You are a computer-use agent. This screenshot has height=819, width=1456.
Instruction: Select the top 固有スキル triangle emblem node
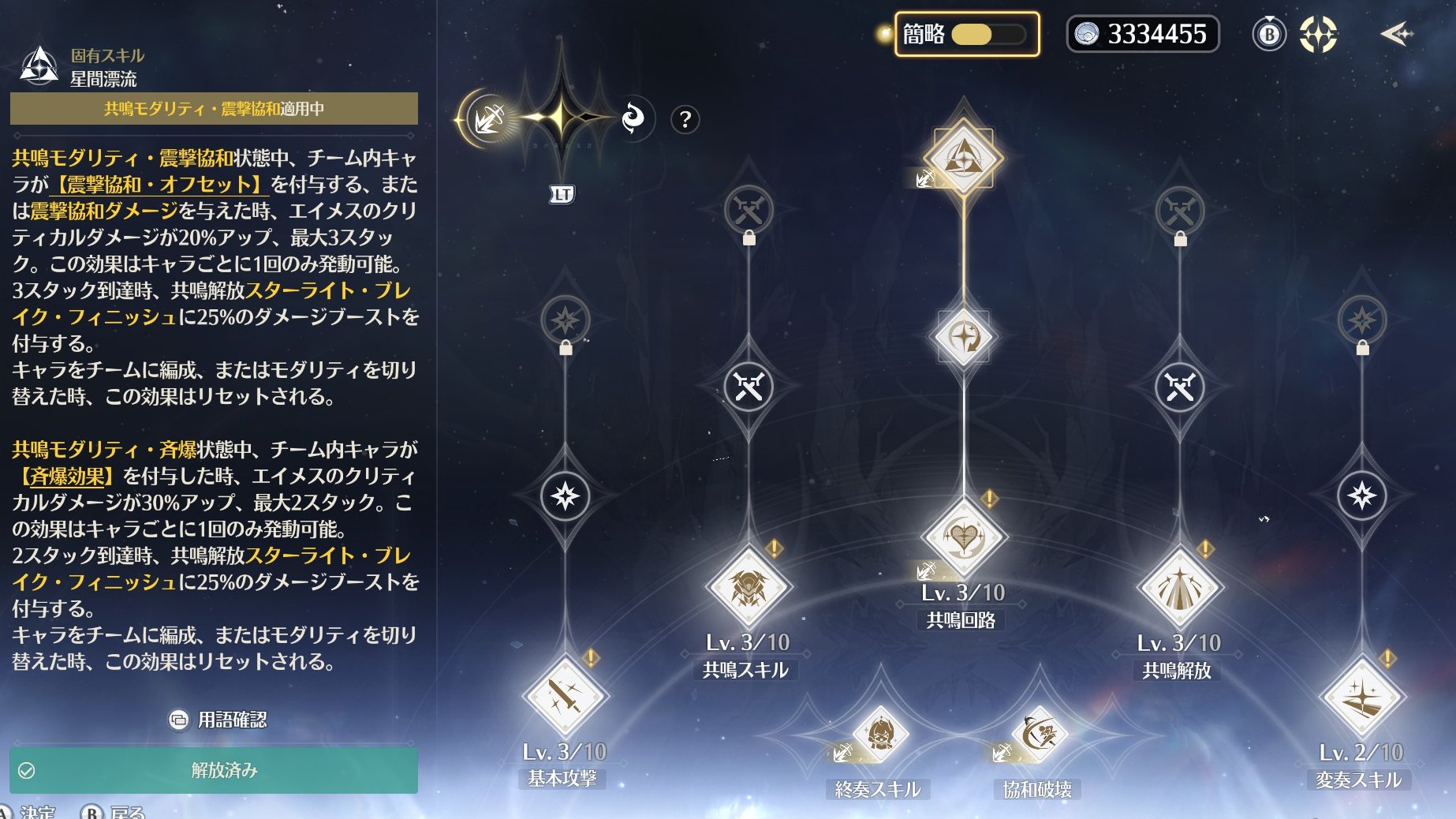(x=963, y=156)
